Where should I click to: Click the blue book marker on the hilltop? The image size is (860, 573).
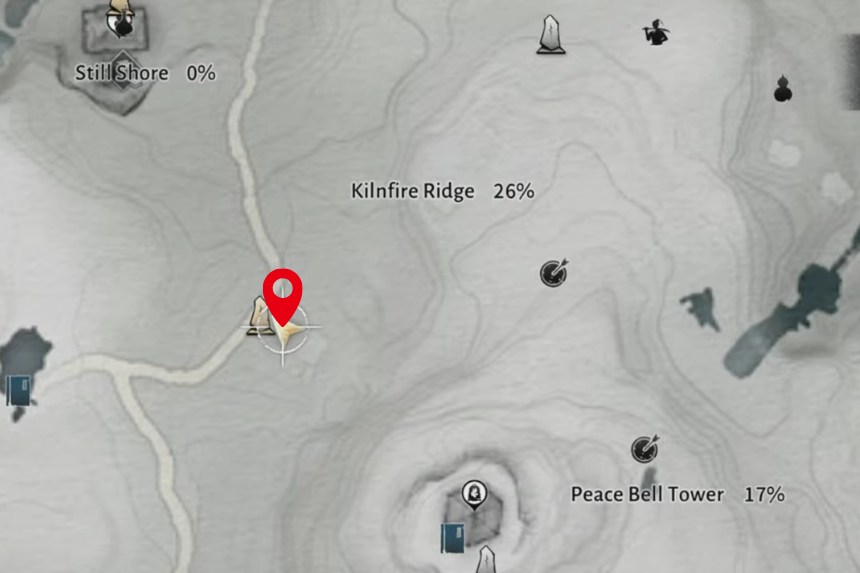pos(453,537)
